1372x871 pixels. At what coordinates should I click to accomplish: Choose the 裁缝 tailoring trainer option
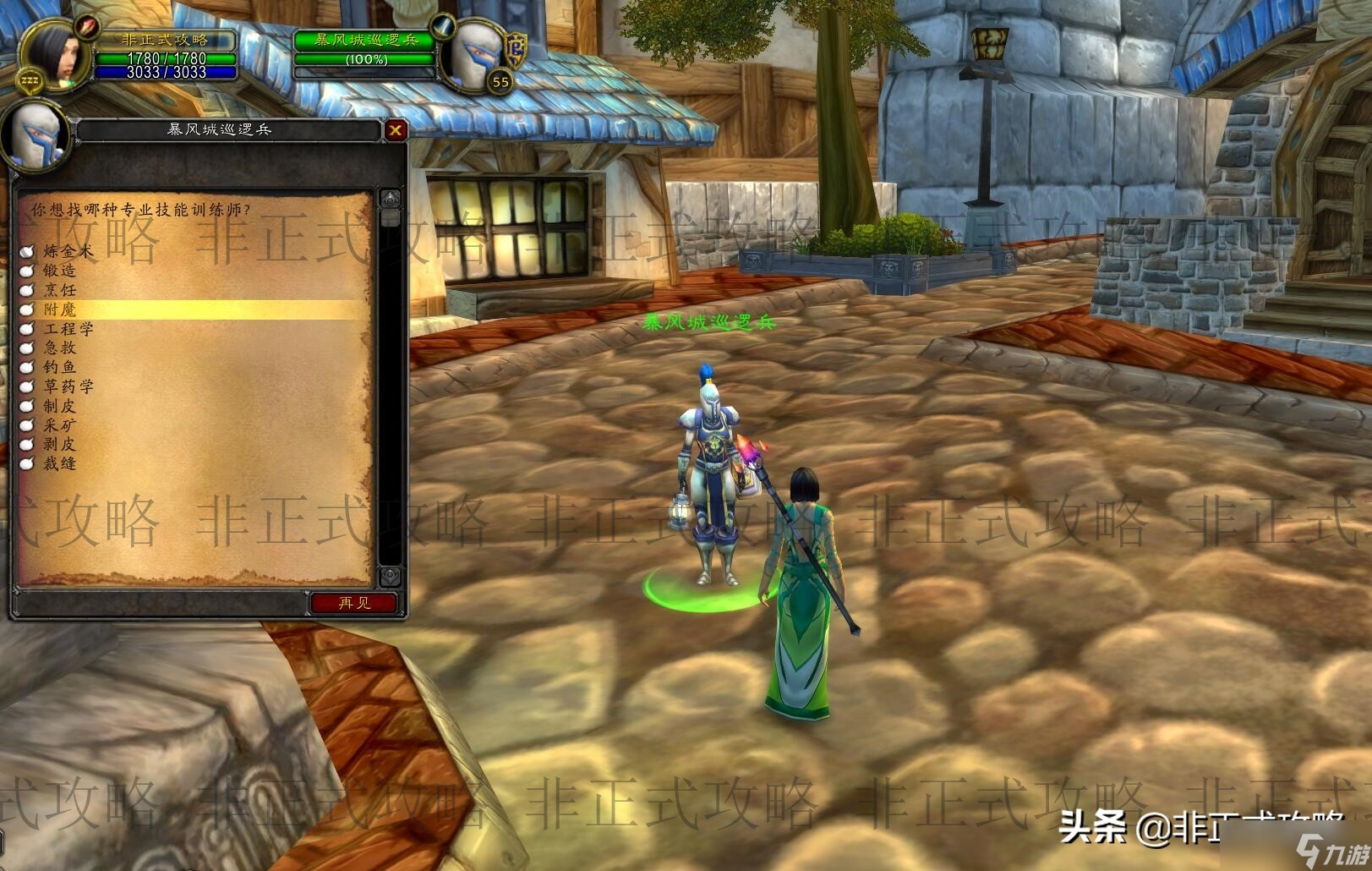[59, 463]
